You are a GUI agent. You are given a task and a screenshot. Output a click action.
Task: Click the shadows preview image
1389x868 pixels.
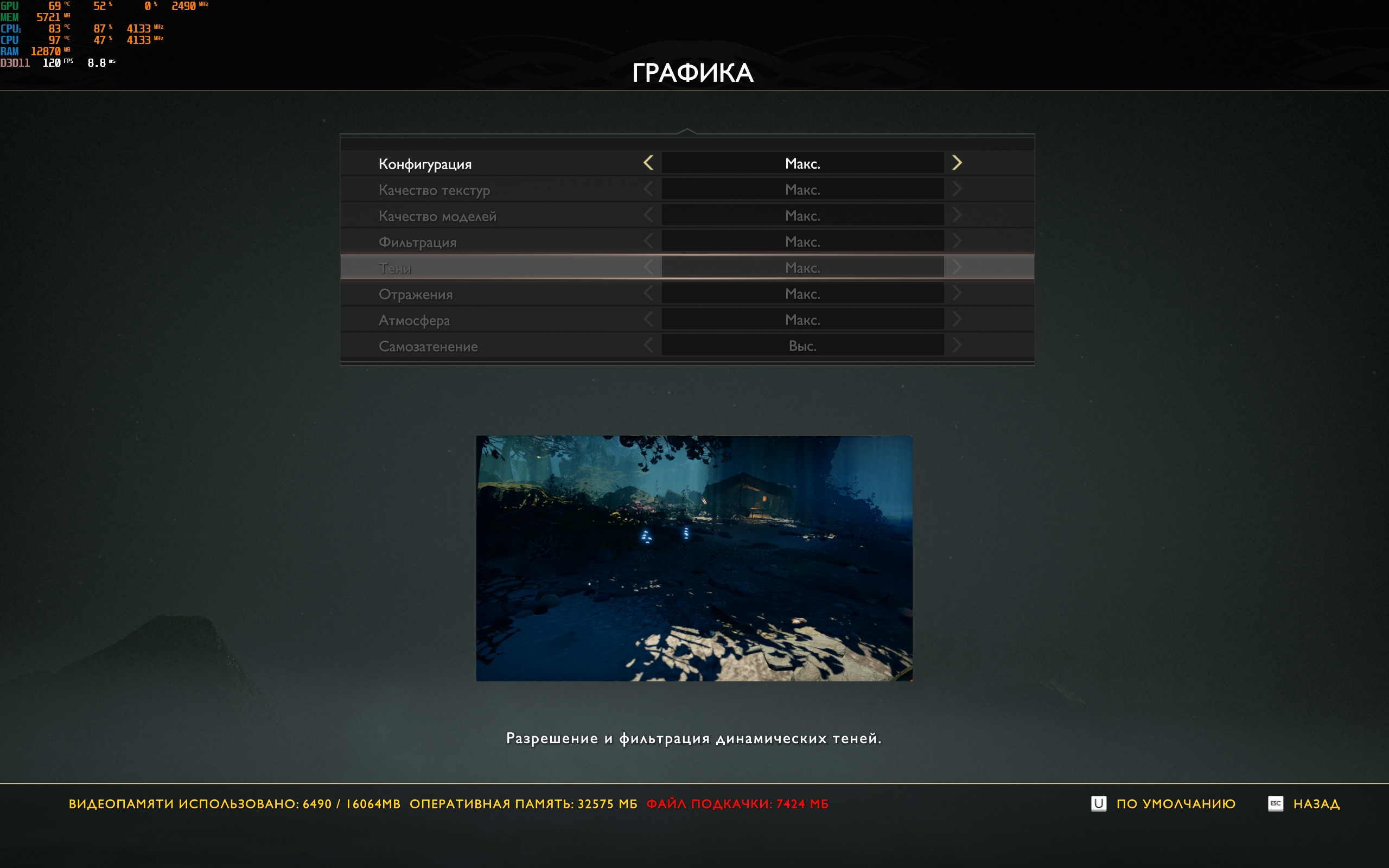pyautogui.click(x=694, y=558)
